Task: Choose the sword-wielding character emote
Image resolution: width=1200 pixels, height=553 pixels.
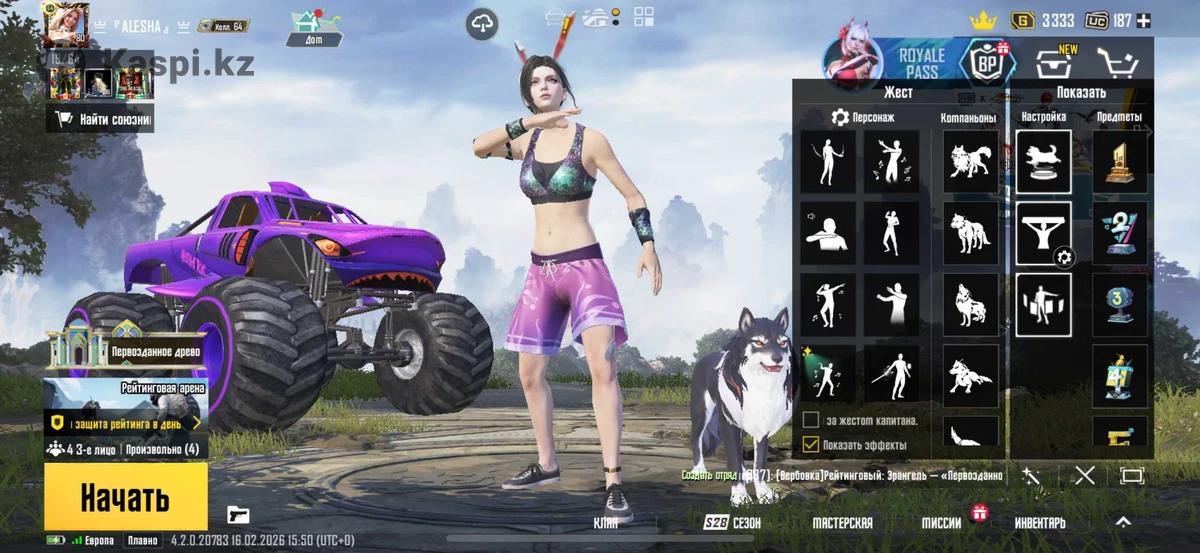Action: pyautogui.click(x=891, y=373)
